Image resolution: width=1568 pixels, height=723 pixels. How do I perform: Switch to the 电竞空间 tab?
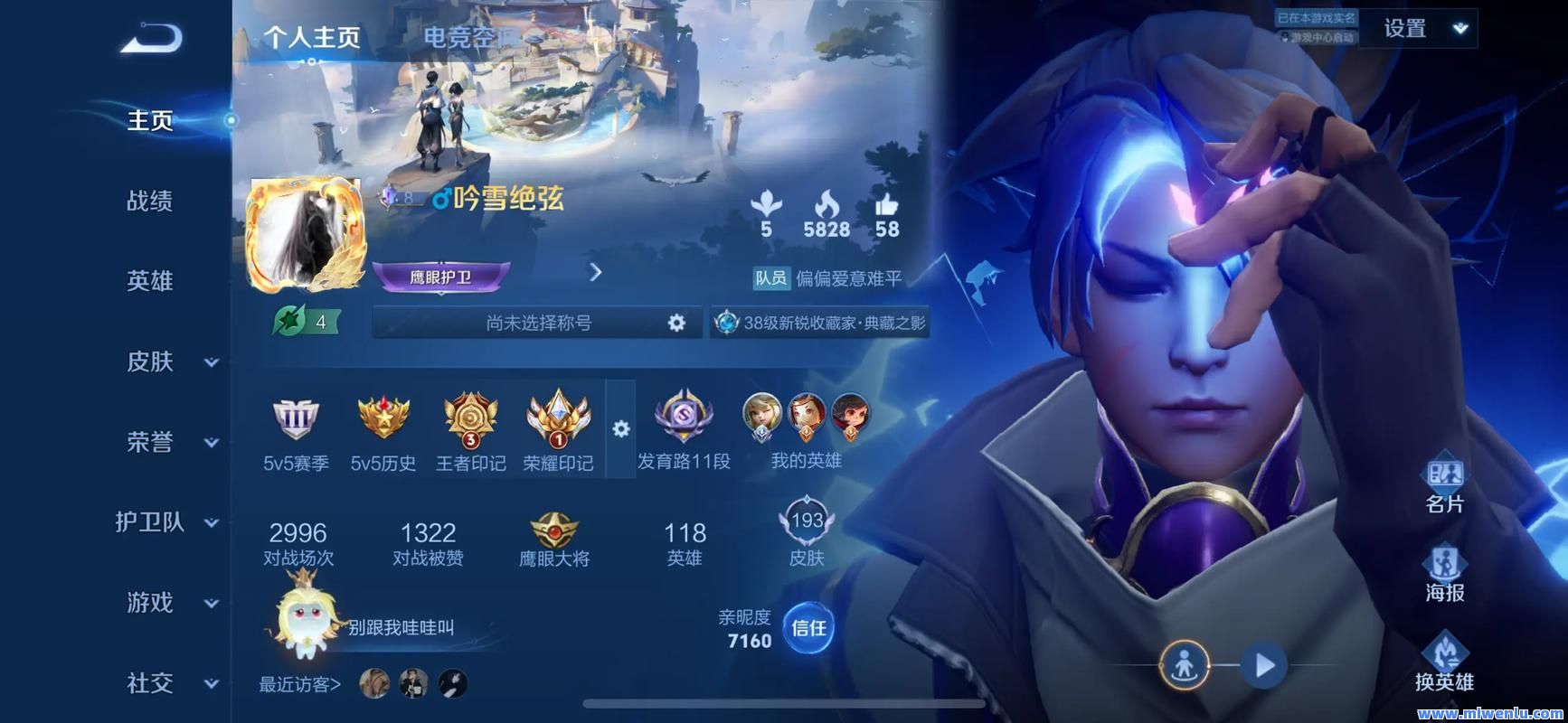tap(471, 38)
